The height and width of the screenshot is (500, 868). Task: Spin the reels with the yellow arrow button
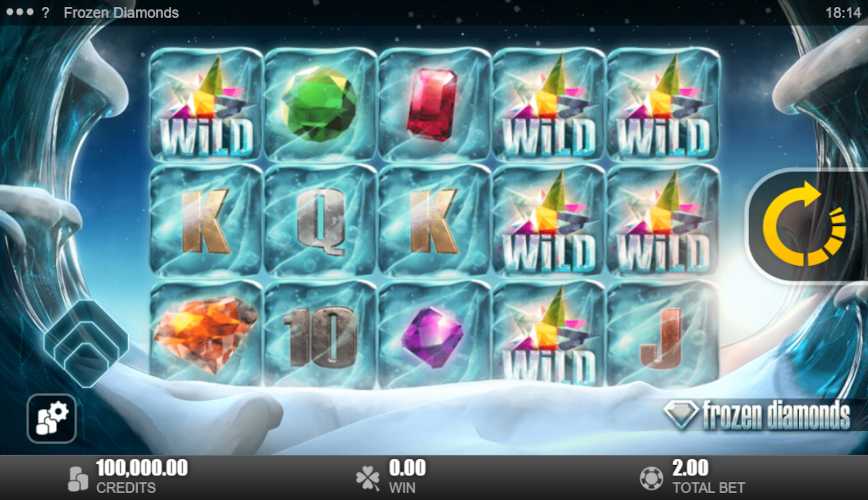(804, 225)
